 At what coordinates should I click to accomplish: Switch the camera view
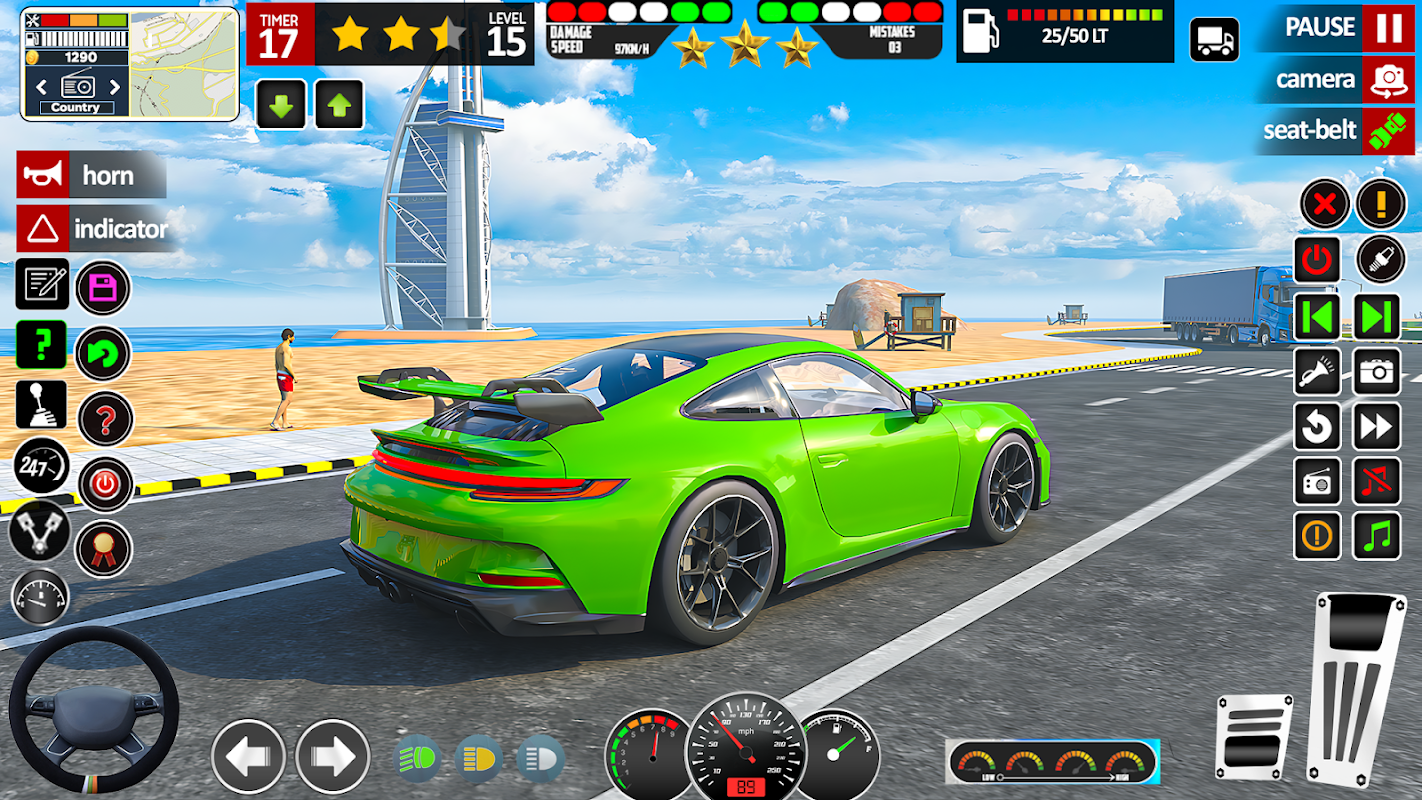pyautogui.click(x=1387, y=80)
